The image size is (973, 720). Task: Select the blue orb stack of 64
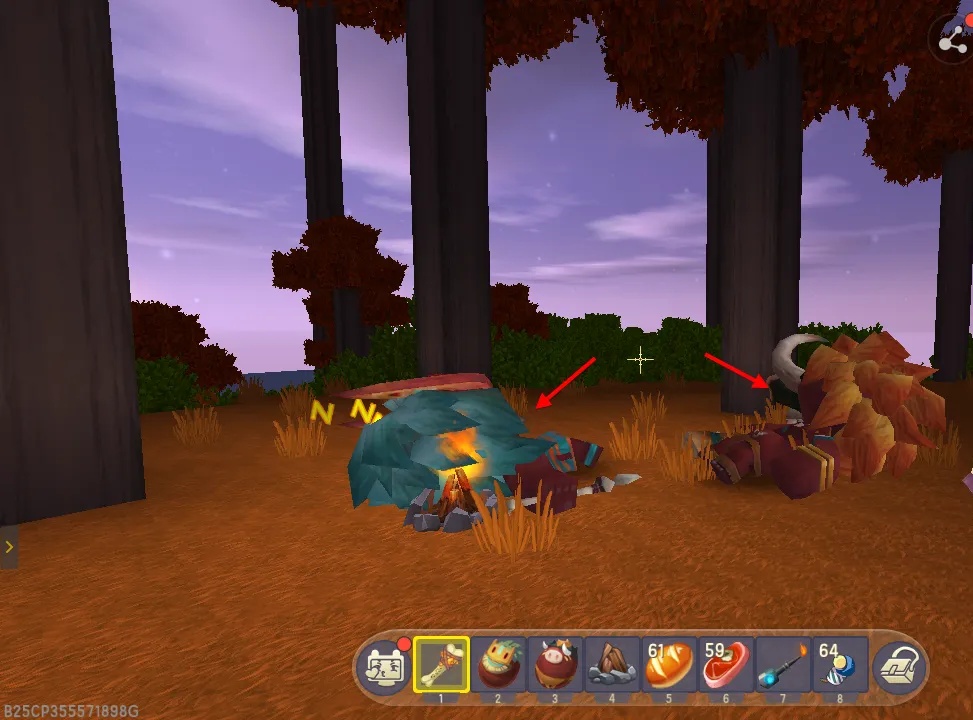coord(840,663)
